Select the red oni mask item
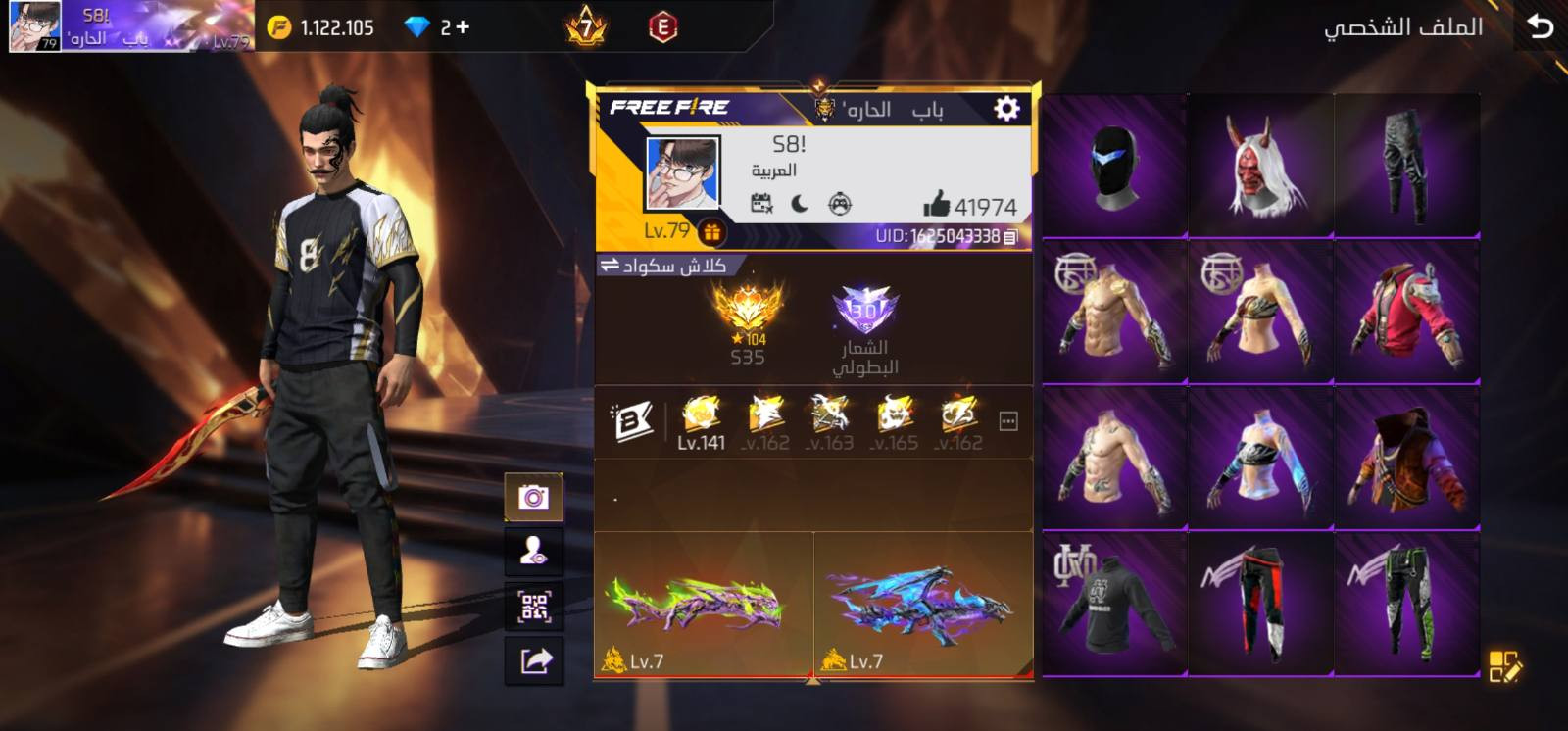 tap(1260, 167)
